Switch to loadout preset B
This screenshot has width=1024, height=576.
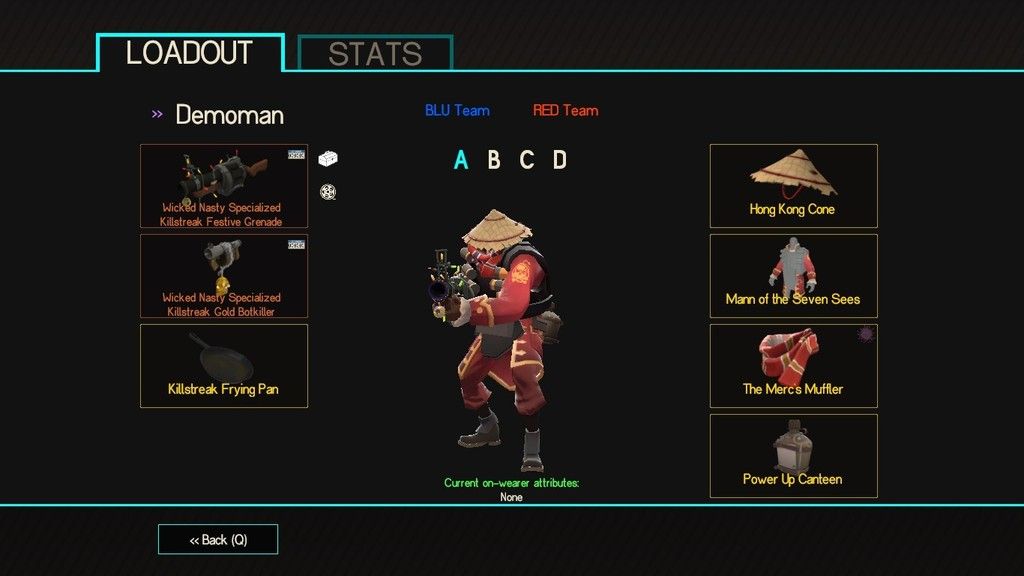click(x=494, y=160)
